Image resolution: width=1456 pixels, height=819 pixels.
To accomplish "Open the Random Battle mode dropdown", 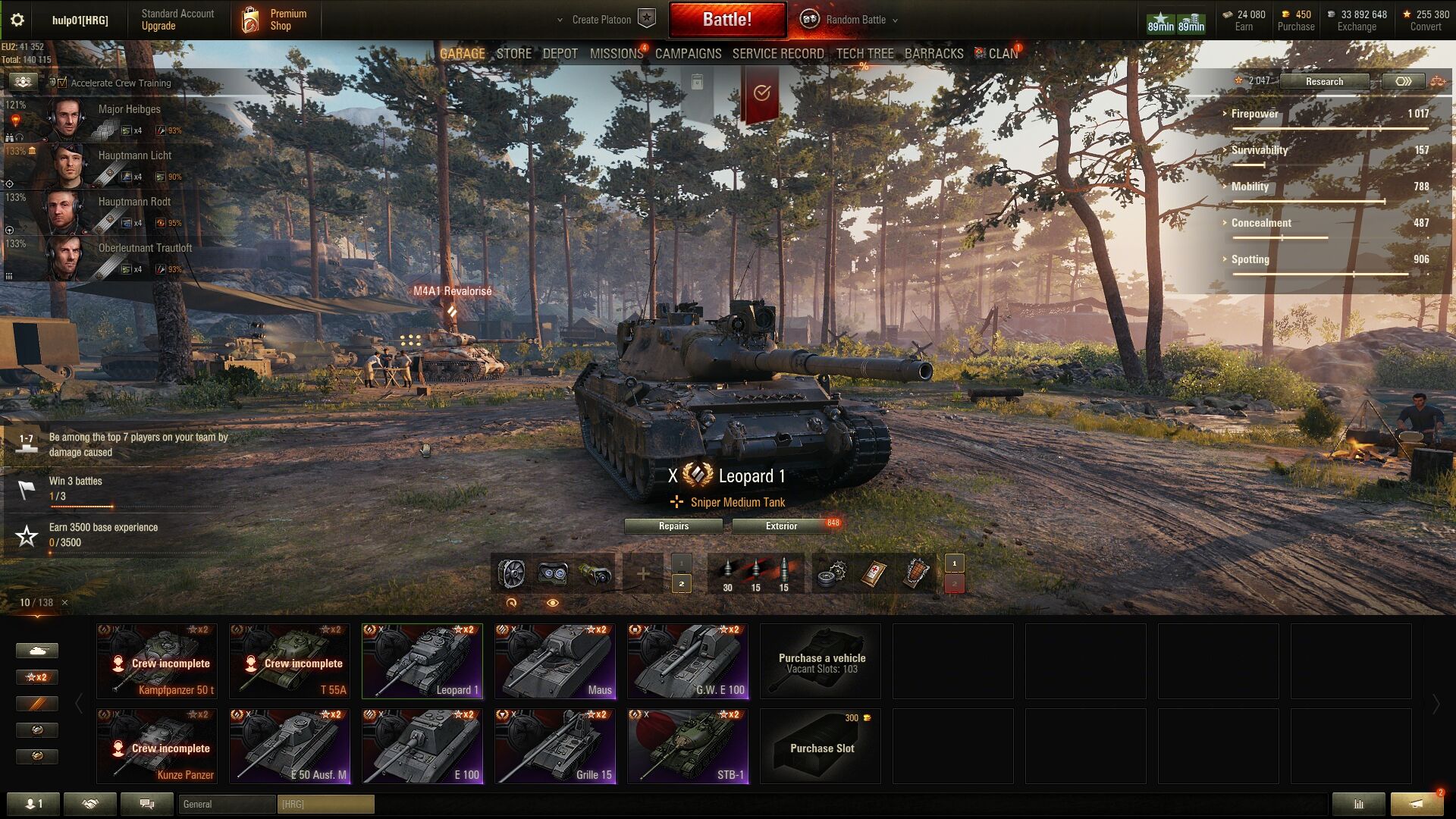I will pos(855,20).
